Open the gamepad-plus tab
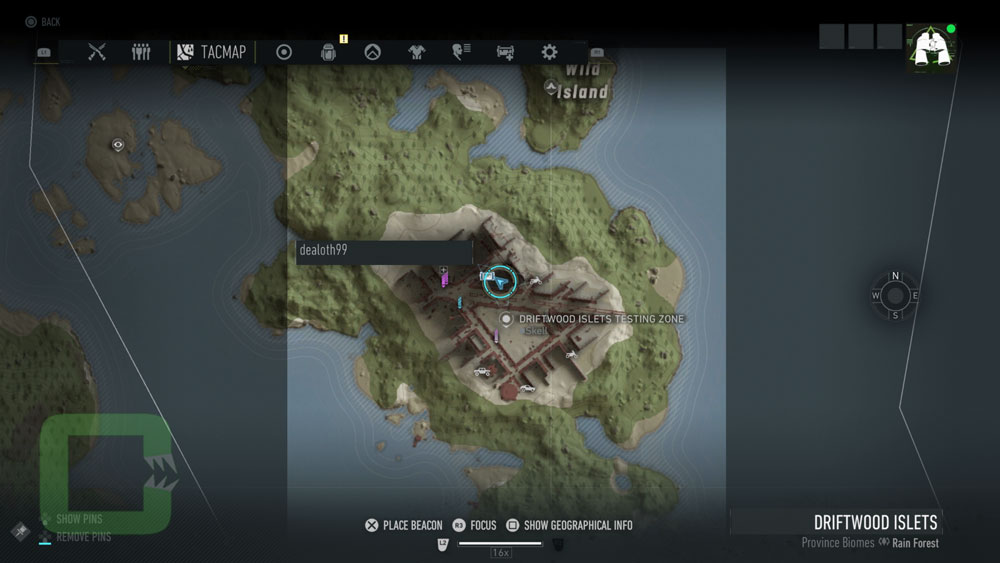 505,52
